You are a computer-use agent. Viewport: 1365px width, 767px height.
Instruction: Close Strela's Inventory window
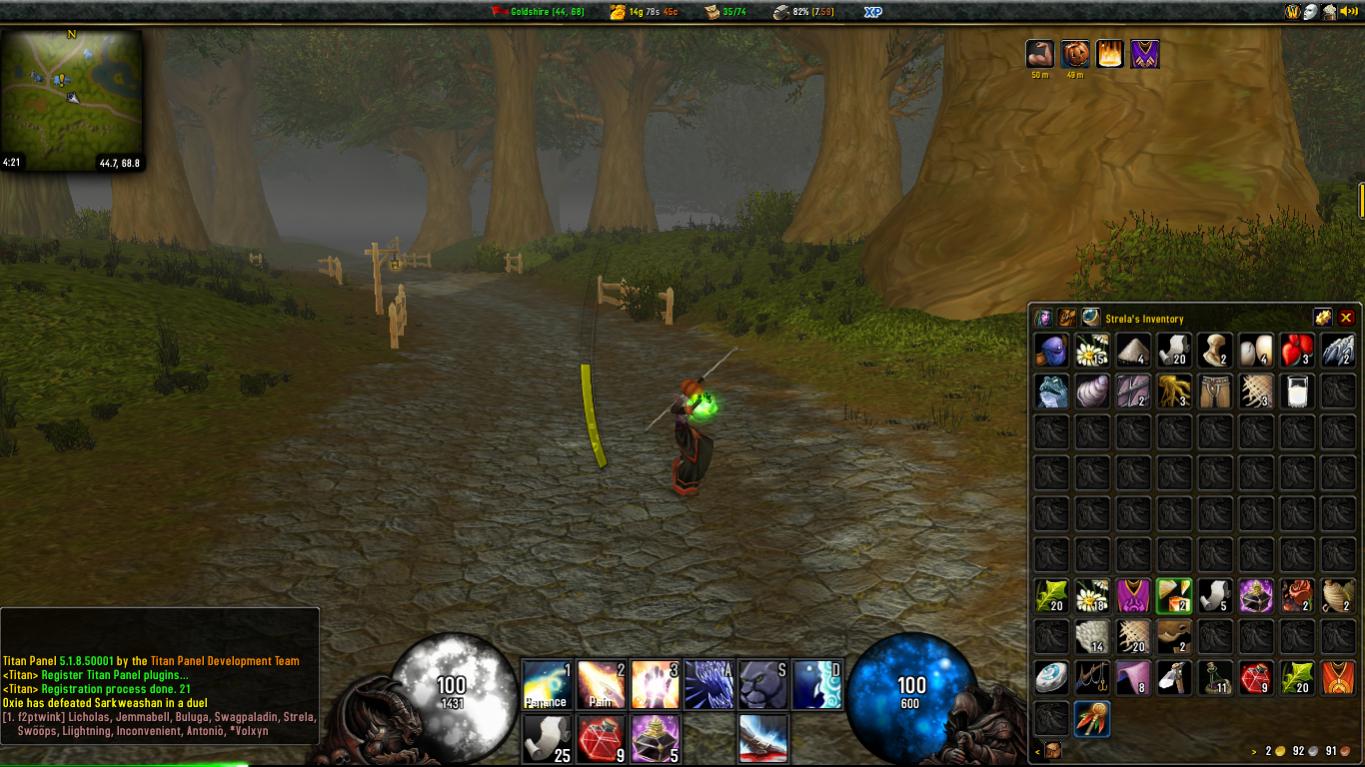coord(1346,318)
